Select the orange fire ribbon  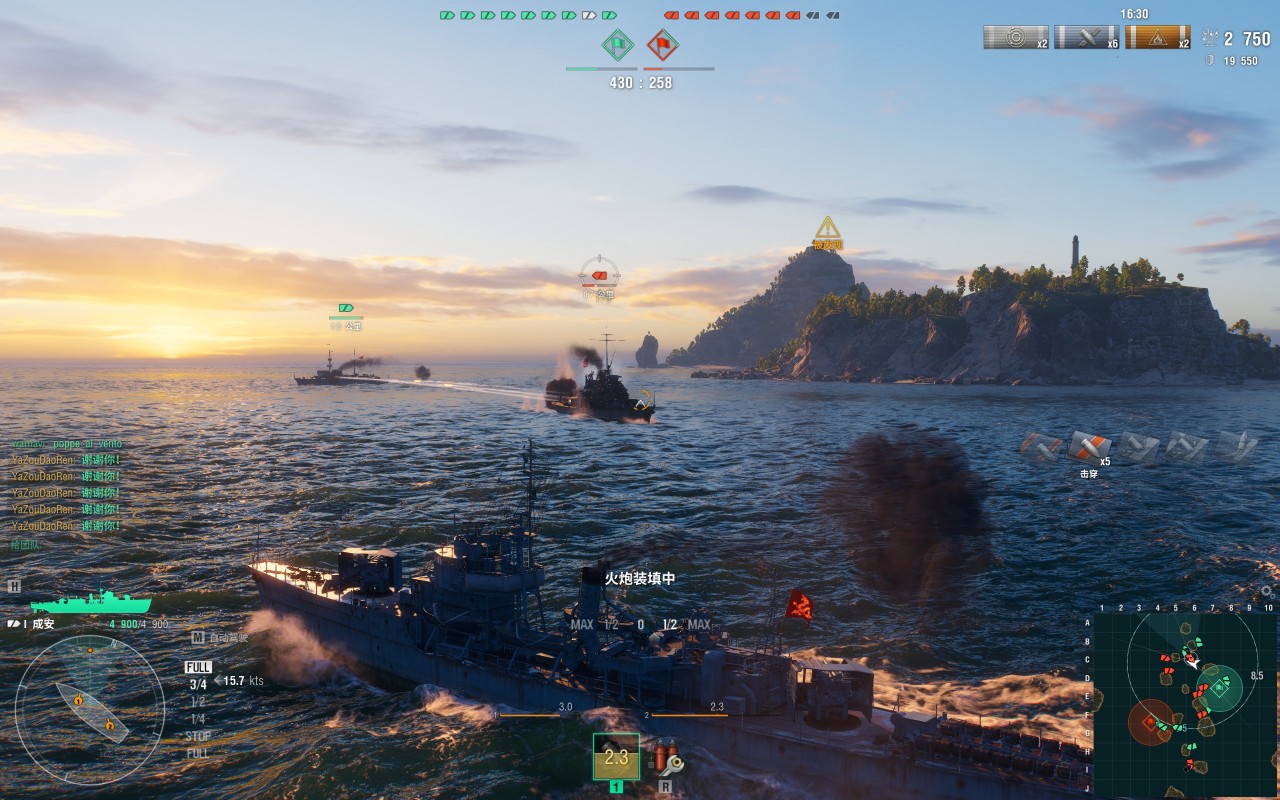click(x=1157, y=38)
